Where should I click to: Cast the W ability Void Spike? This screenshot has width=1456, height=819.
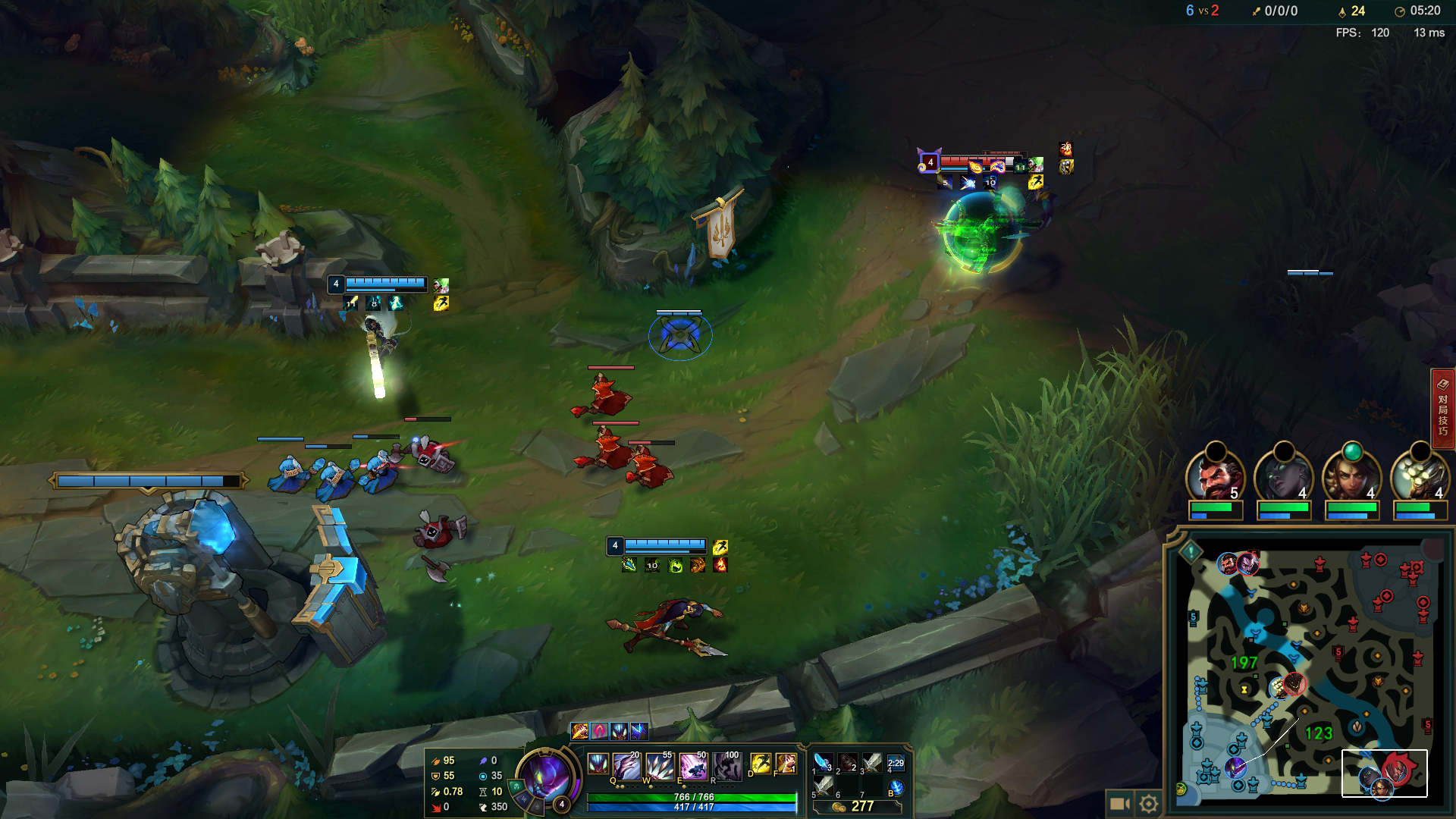pyautogui.click(x=660, y=767)
